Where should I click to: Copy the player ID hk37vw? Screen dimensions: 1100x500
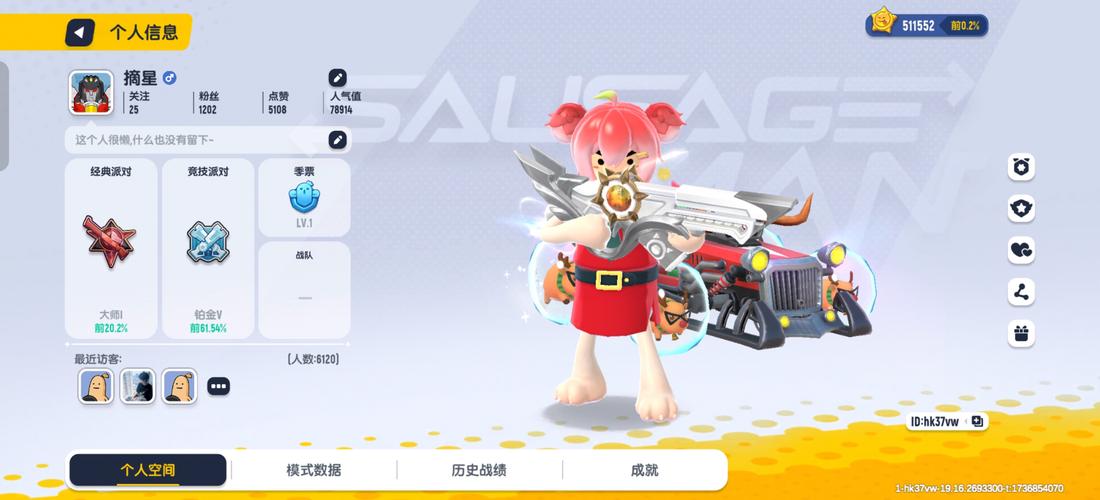977,422
